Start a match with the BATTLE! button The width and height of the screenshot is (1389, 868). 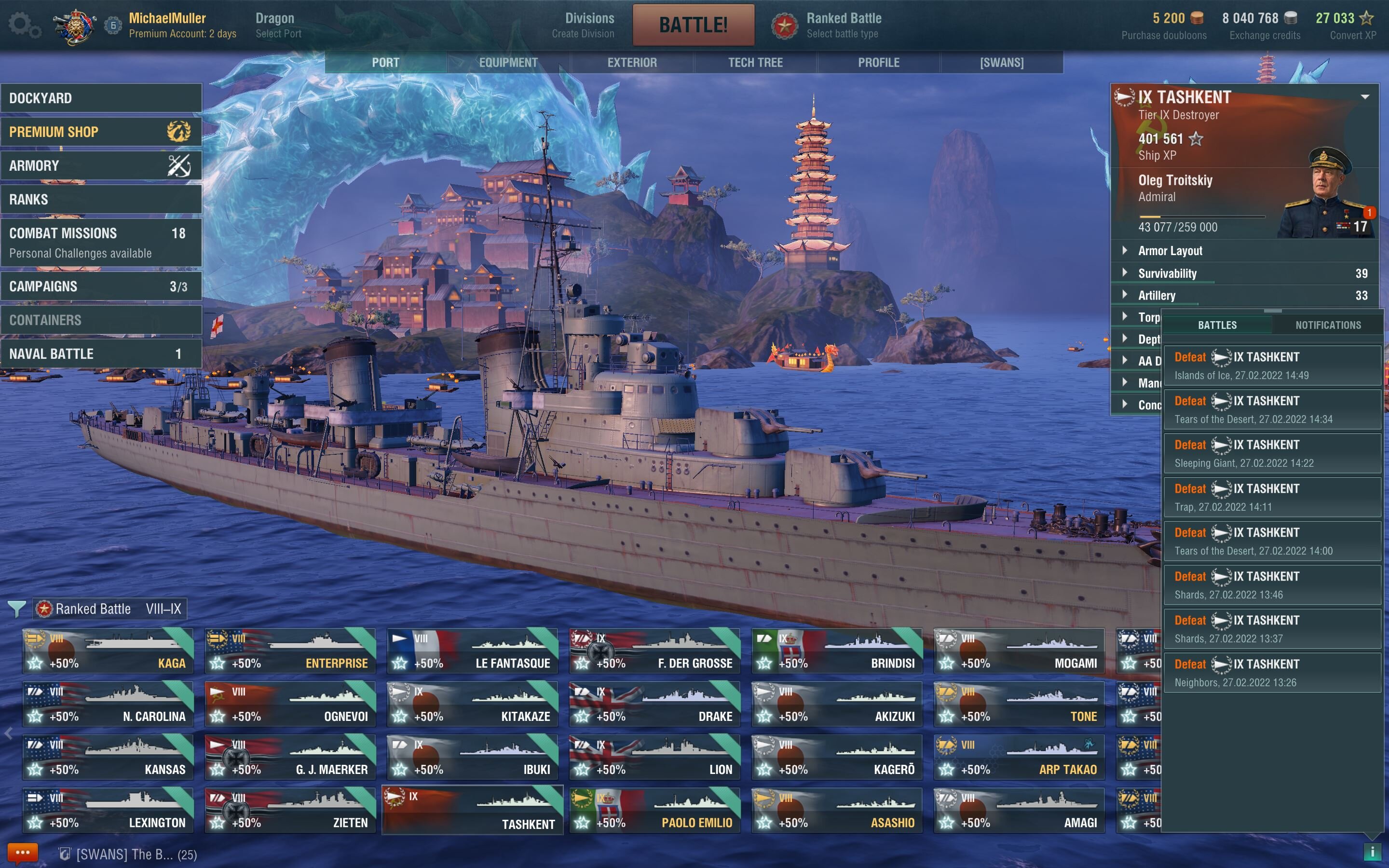coord(693,25)
